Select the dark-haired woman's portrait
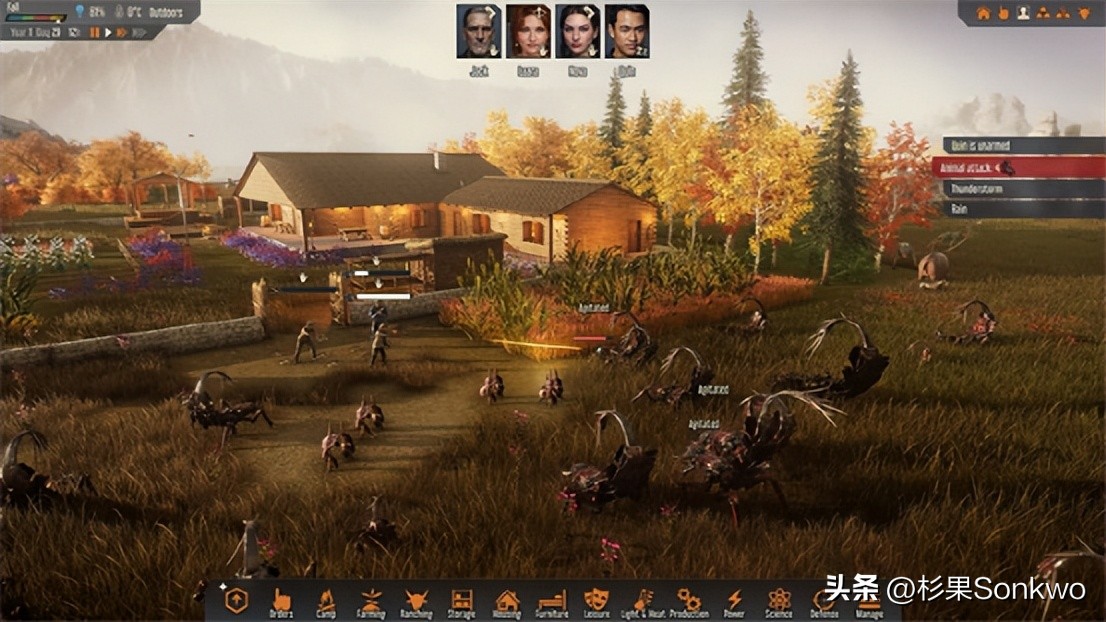The width and height of the screenshot is (1106, 622). coord(577,31)
